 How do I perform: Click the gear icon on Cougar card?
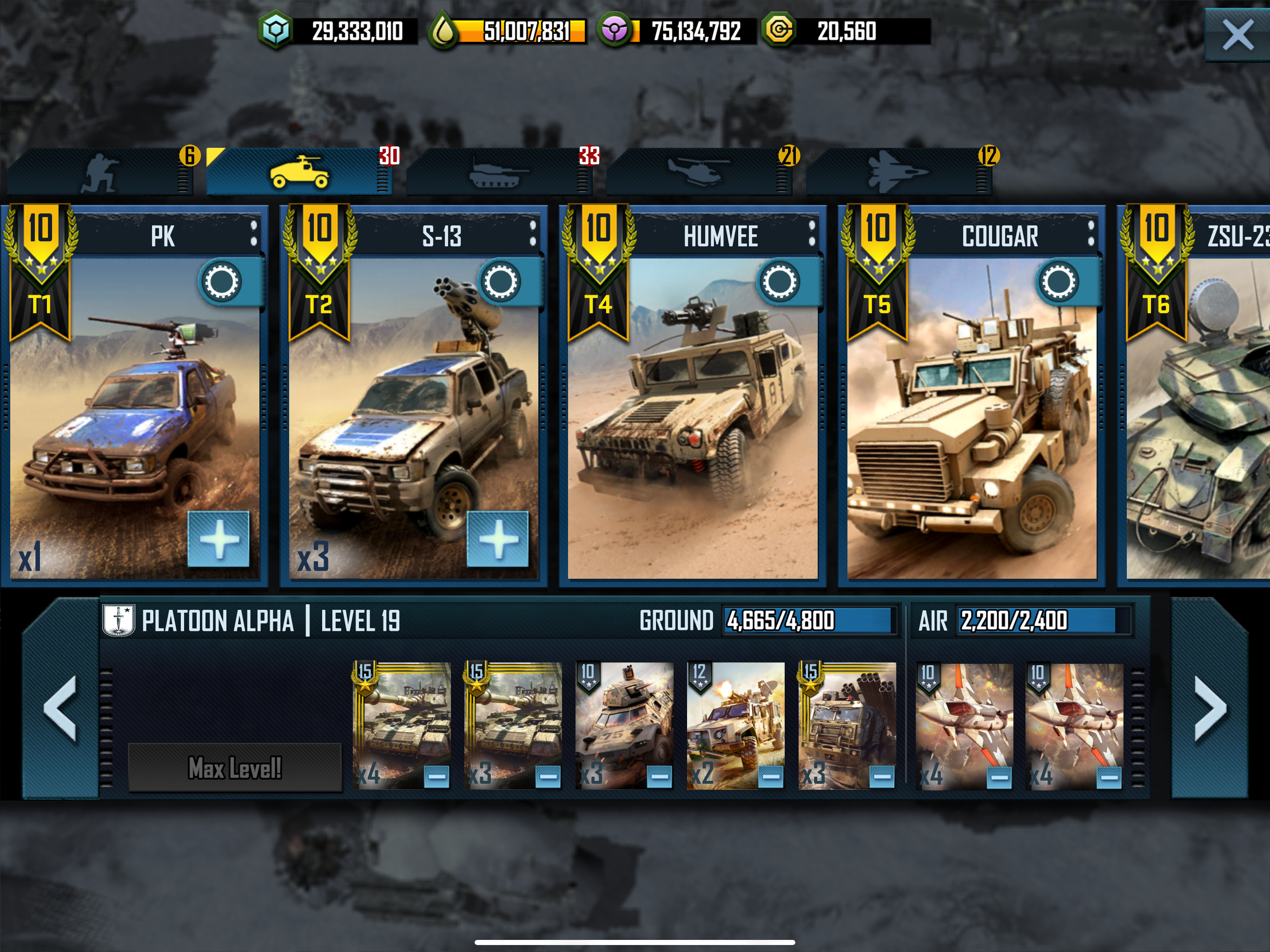[x=1058, y=282]
